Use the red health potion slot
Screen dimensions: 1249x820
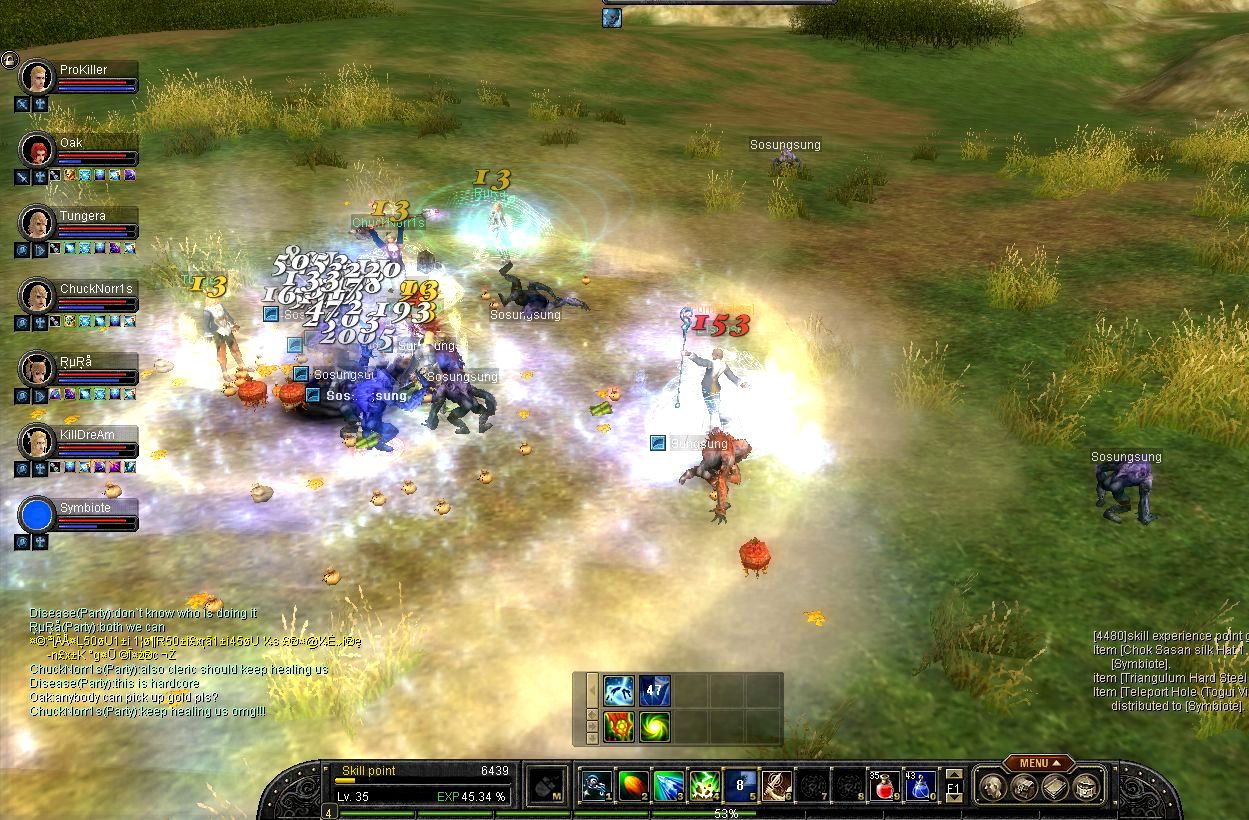[x=884, y=785]
